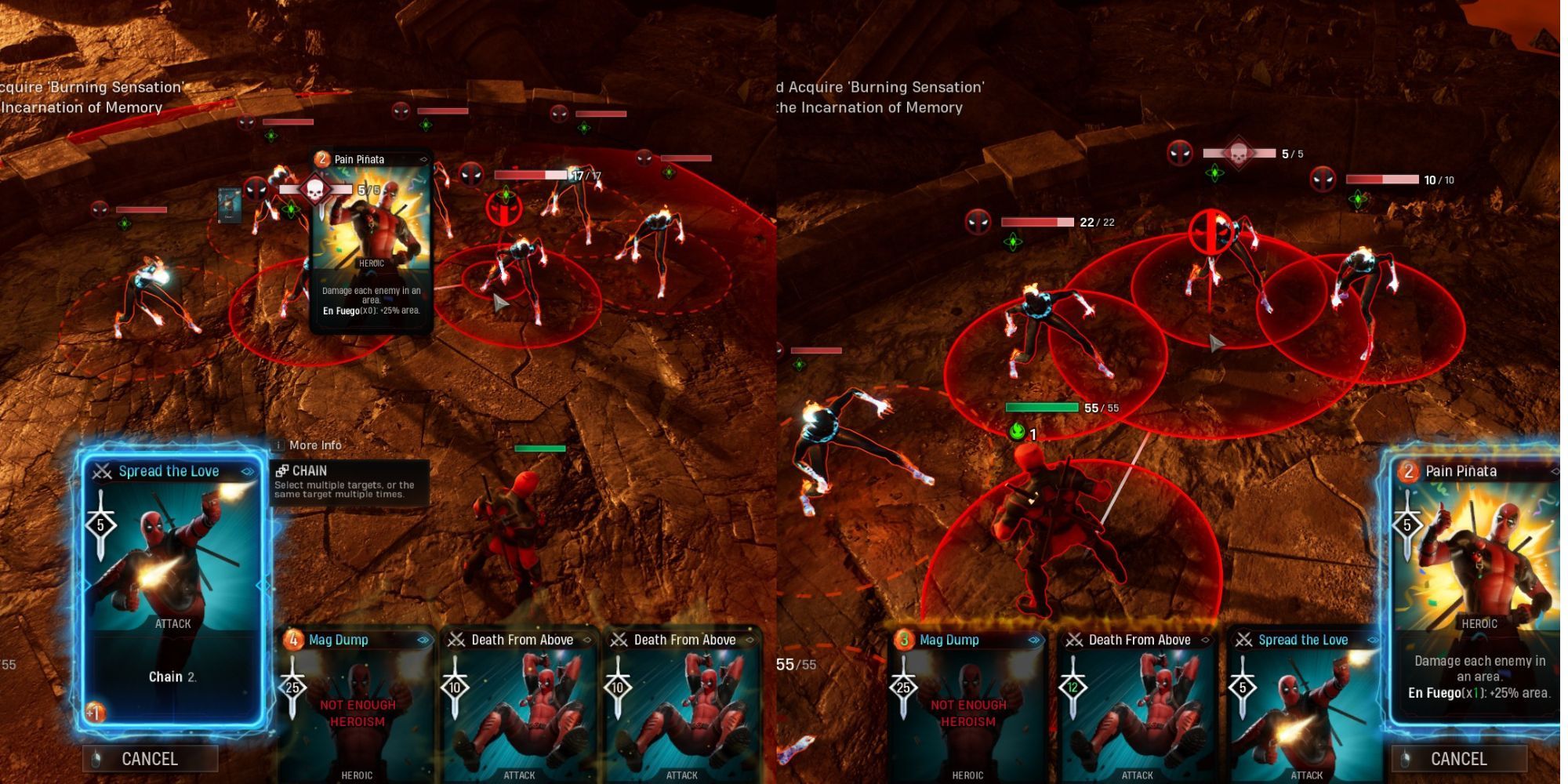This screenshot has height=784, width=1568.
Task: Select the highlighted Spread the Love card
Action: [172, 588]
